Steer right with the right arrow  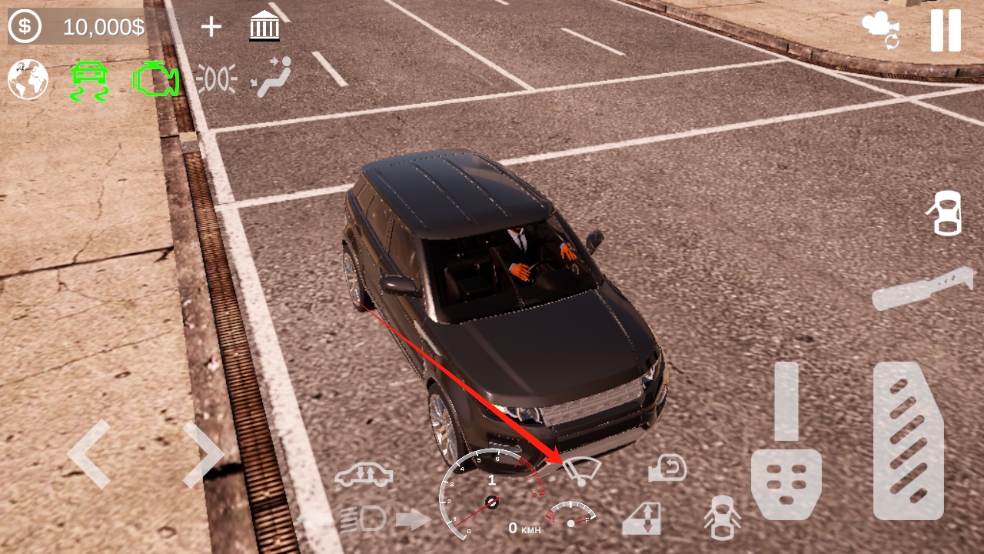[x=203, y=454]
